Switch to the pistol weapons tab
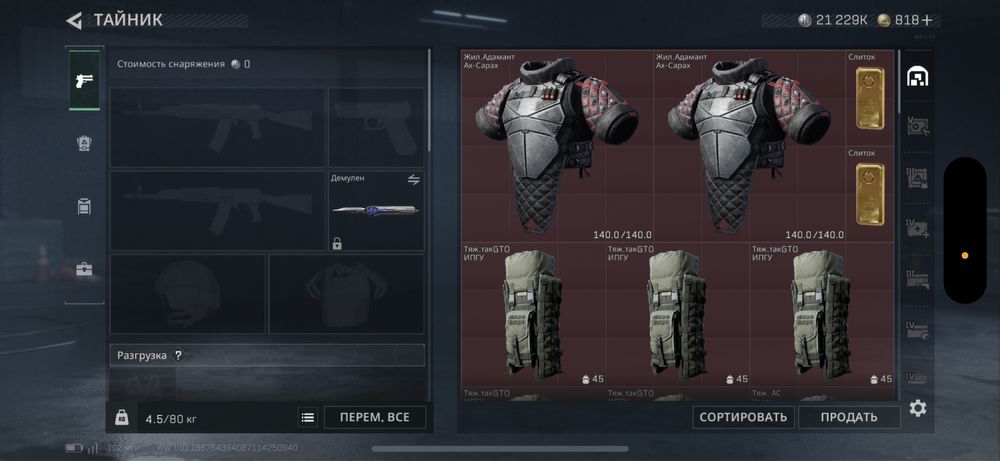 (84, 81)
